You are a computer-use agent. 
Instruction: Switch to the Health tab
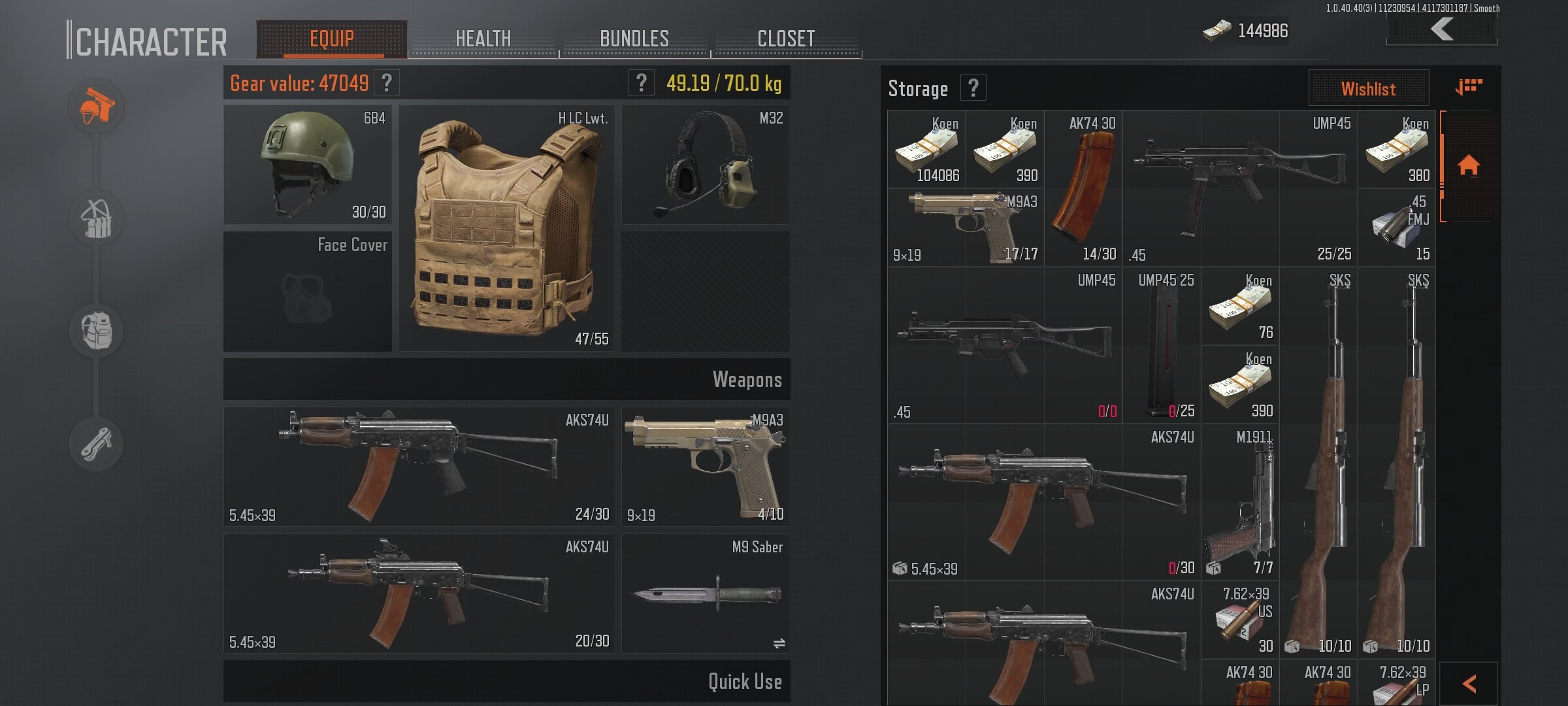[x=483, y=39]
